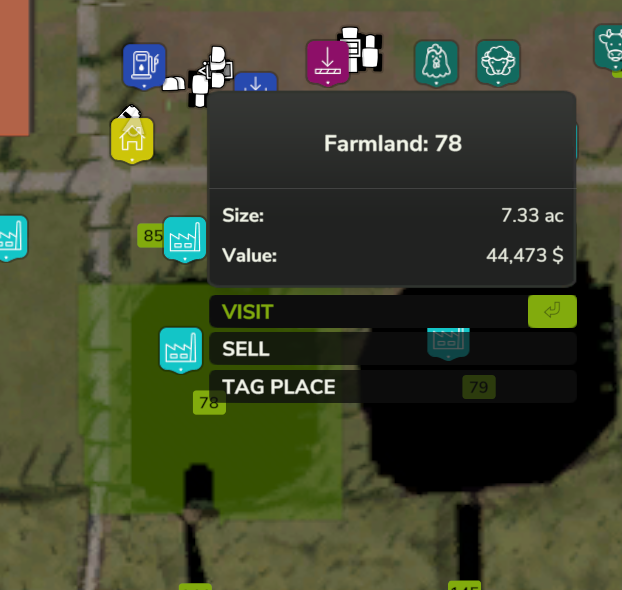Click the farmland 85 number label
Image resolution: width=622 pixels, height=590 pixels.
(x=152, y=237)
